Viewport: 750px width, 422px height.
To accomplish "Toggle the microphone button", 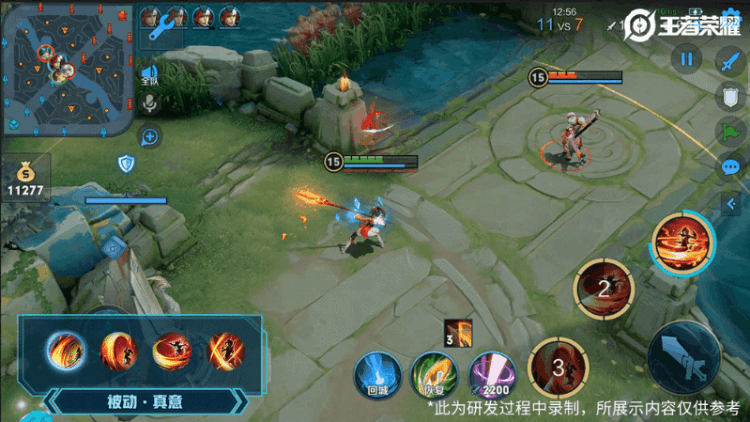I will pos(151,102).
